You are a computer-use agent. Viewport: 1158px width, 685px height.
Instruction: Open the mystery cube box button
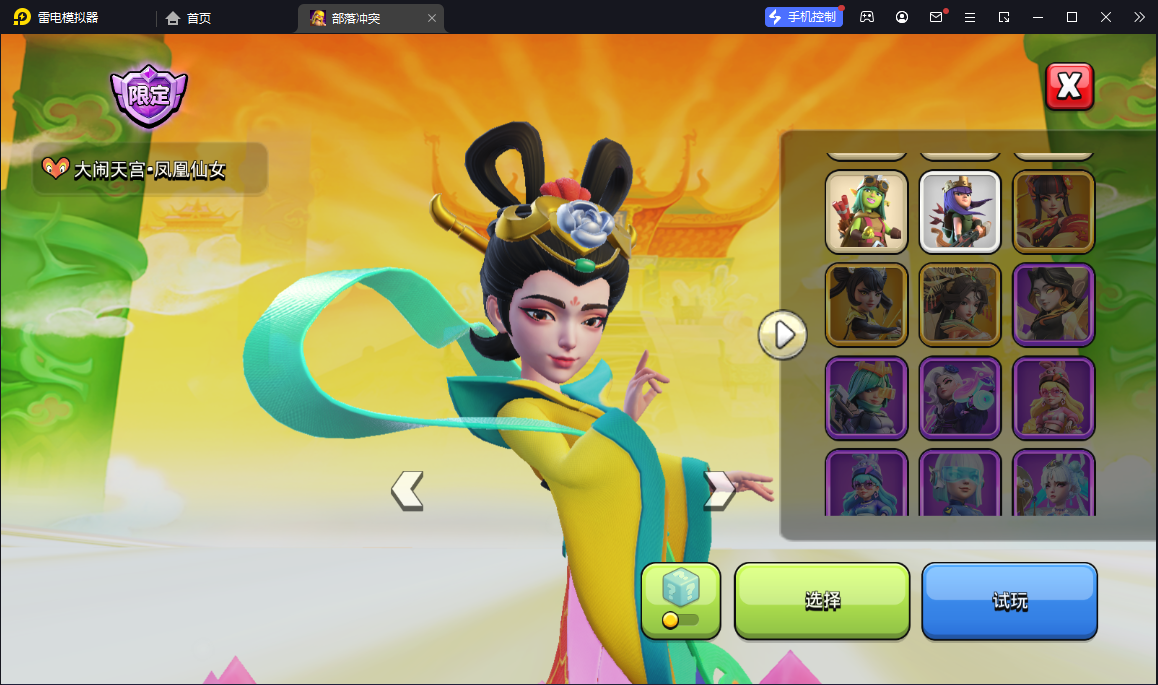pyautogui.click(x=680, y=599)
